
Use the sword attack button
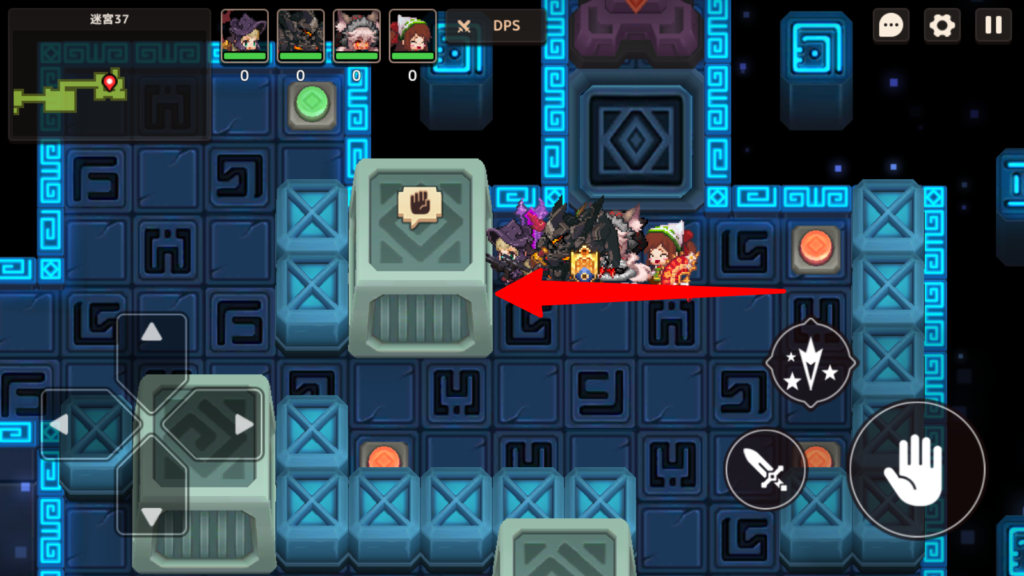[765, 468]
